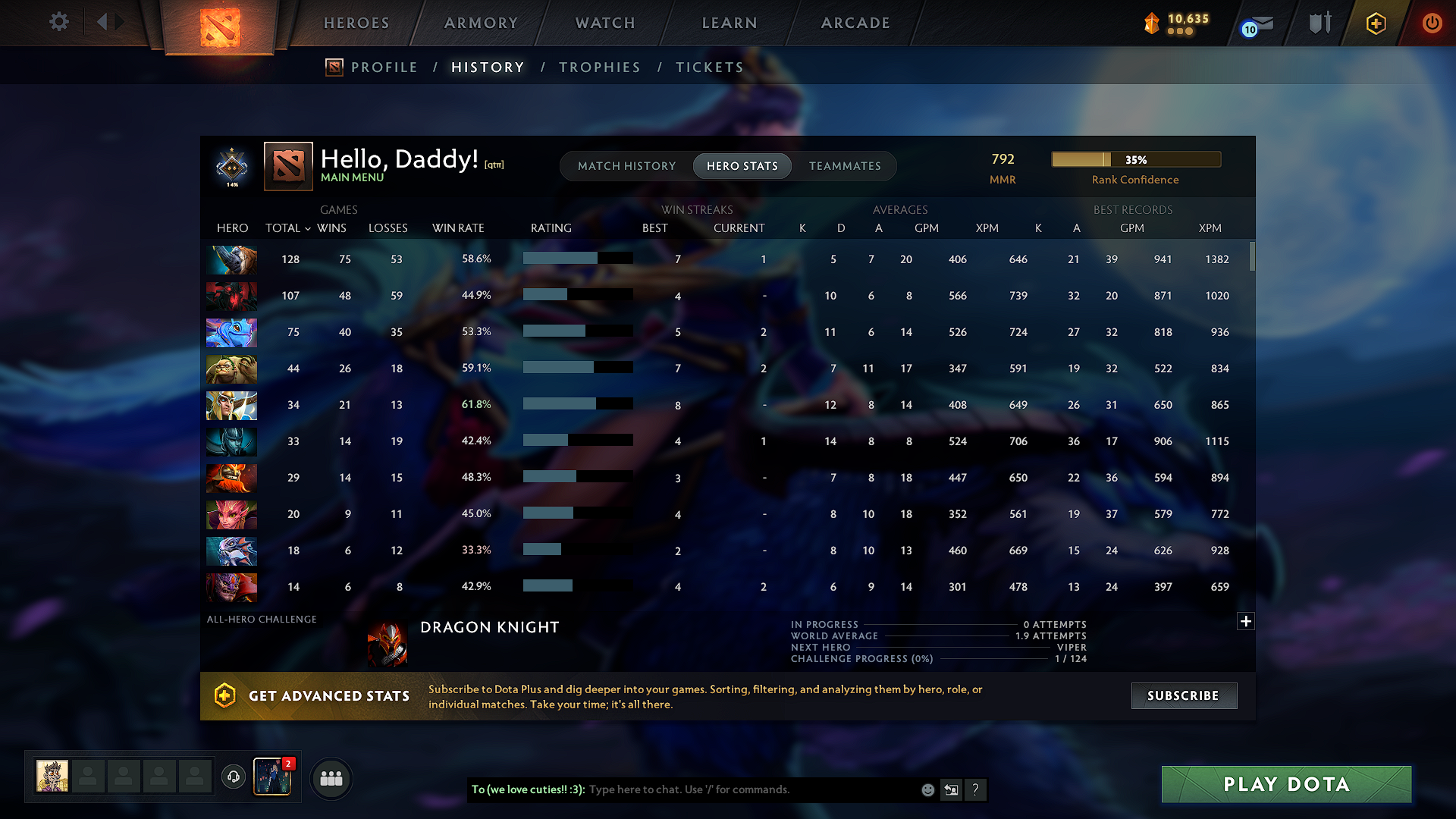
Task: Switch to the TEAMMATES tab
Action: pyautogui.click(x=845, y=165)
